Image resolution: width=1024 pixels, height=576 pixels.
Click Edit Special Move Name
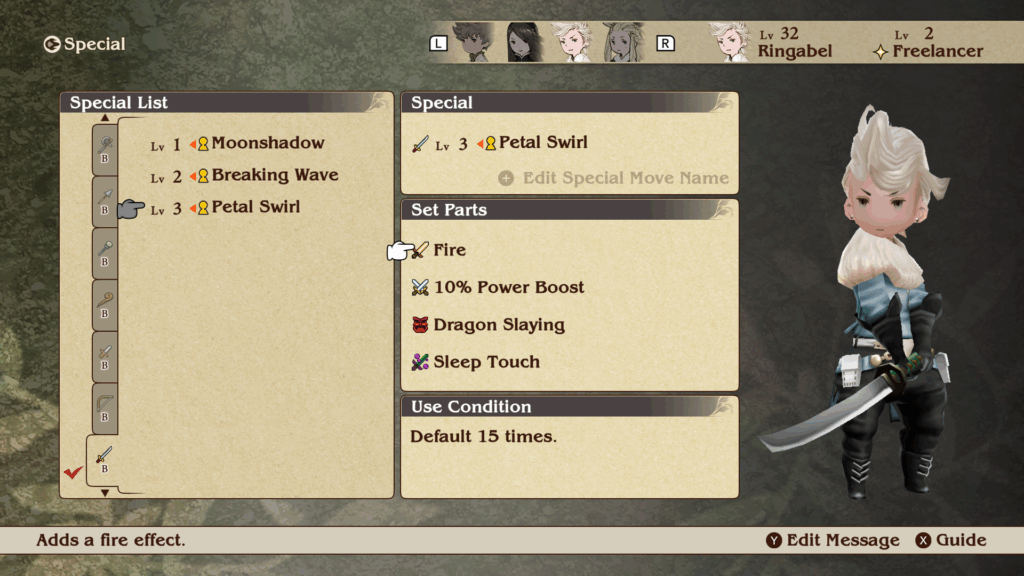pyautogui.click(x=625, y=178)
